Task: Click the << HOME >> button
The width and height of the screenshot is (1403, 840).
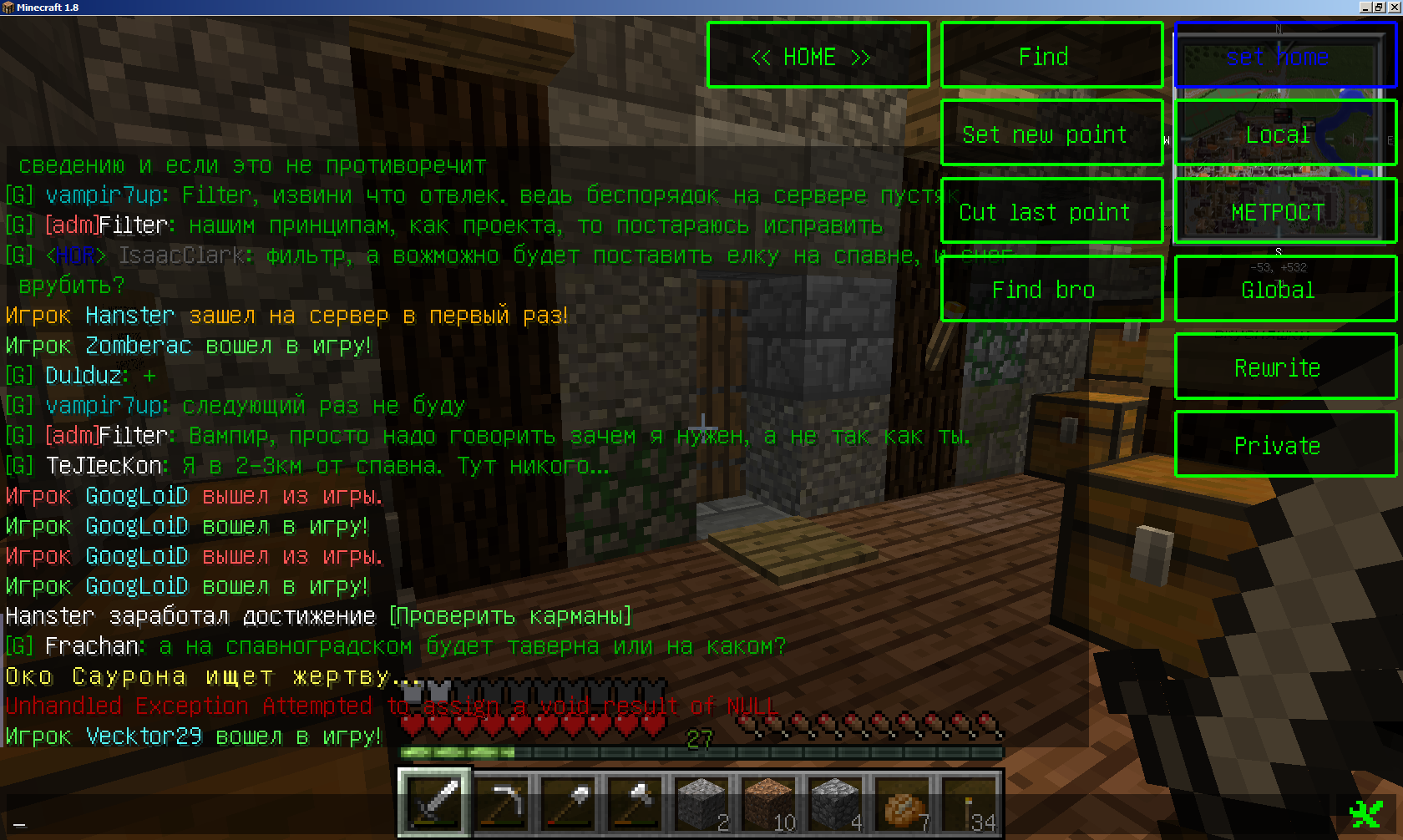Action: point(818,55)
